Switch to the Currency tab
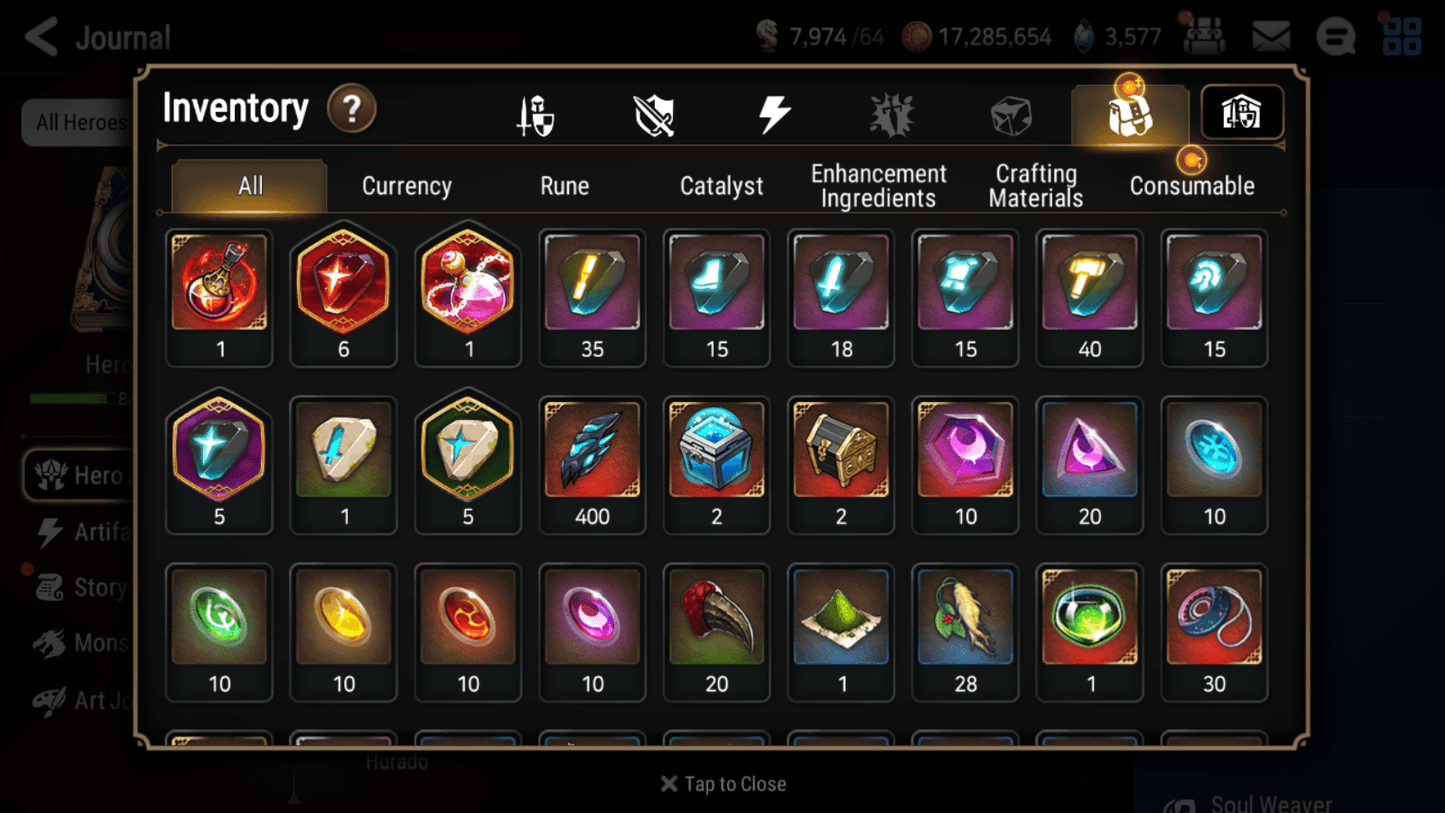Image resolution: width=1445 pixels, height=813 pixels. click(406, 185)
